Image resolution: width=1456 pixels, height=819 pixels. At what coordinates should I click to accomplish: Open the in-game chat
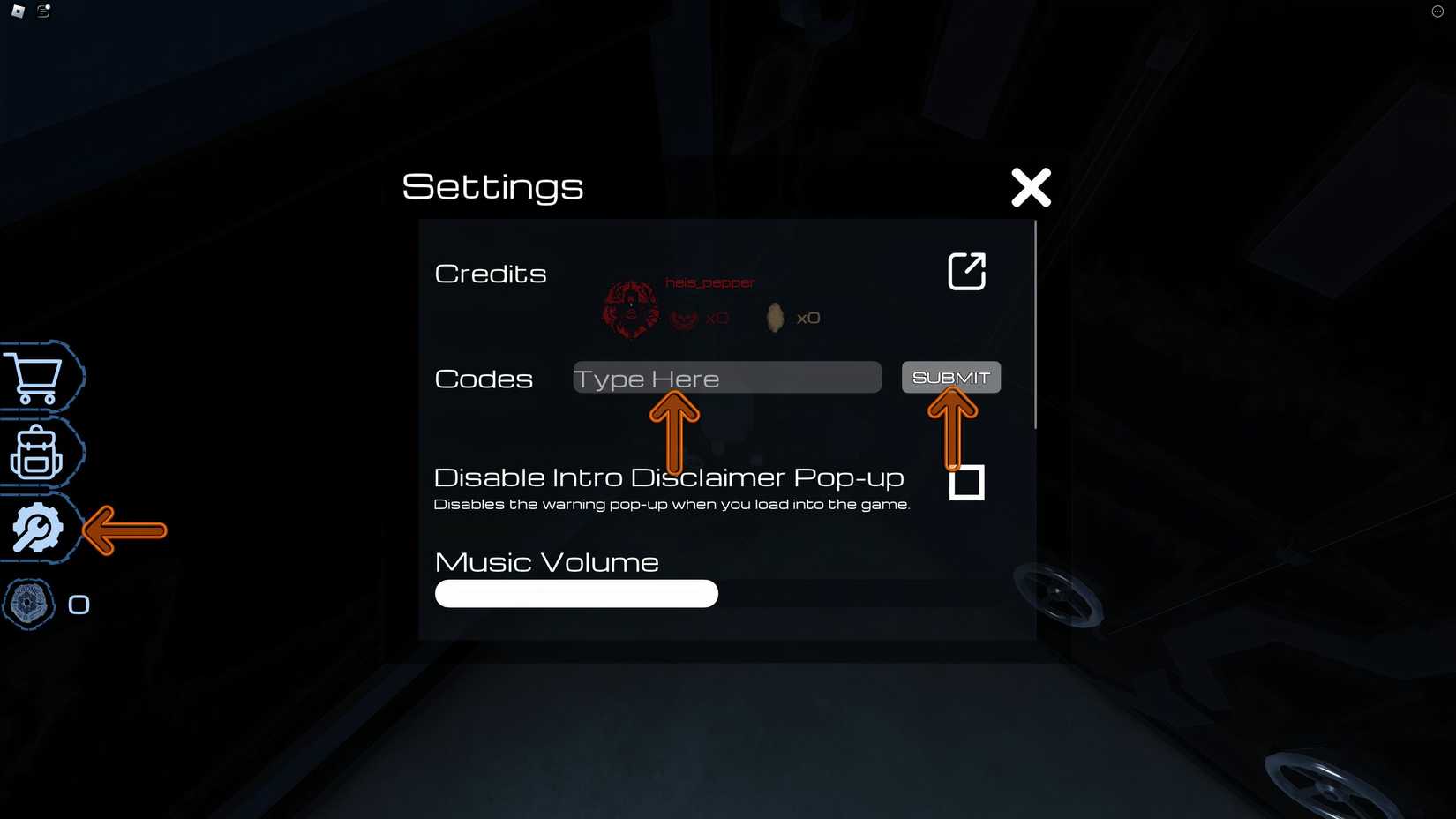[x=41, y=11]
